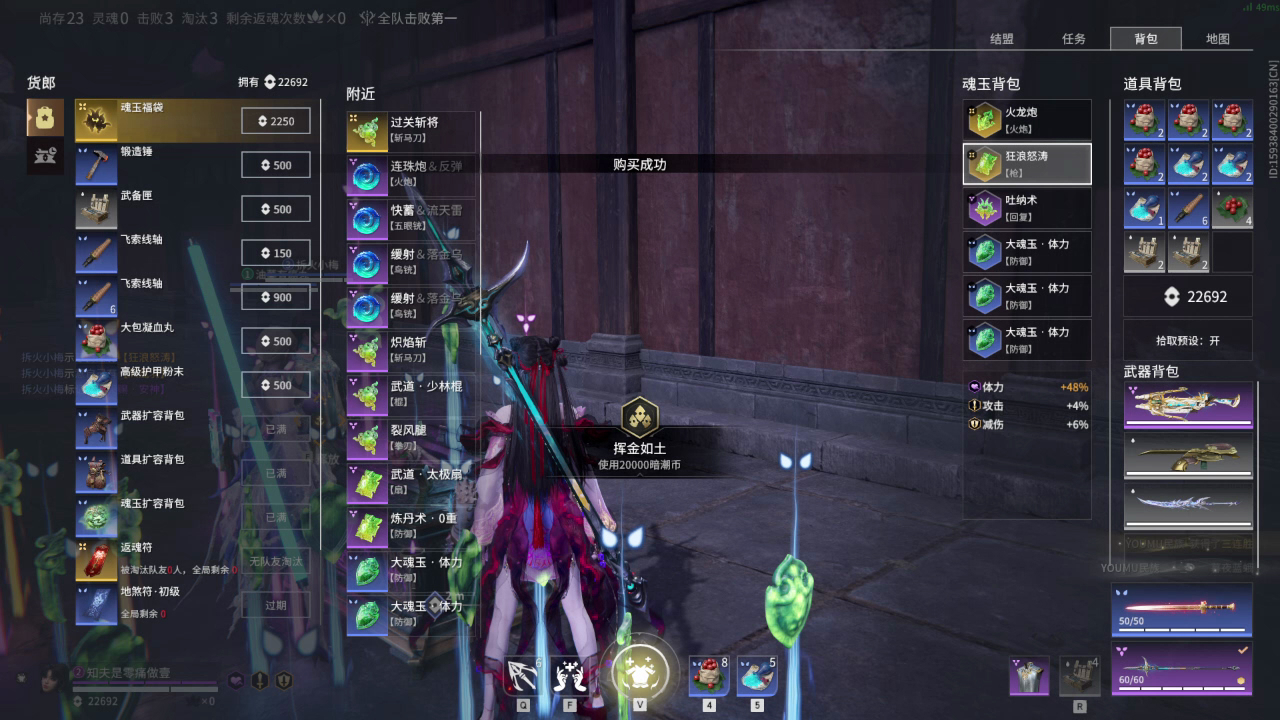The width and height of the screenshot is (1280, 720).
Task: Open the merchant goods bag icon on left sidebar
Action: point(44,118)
